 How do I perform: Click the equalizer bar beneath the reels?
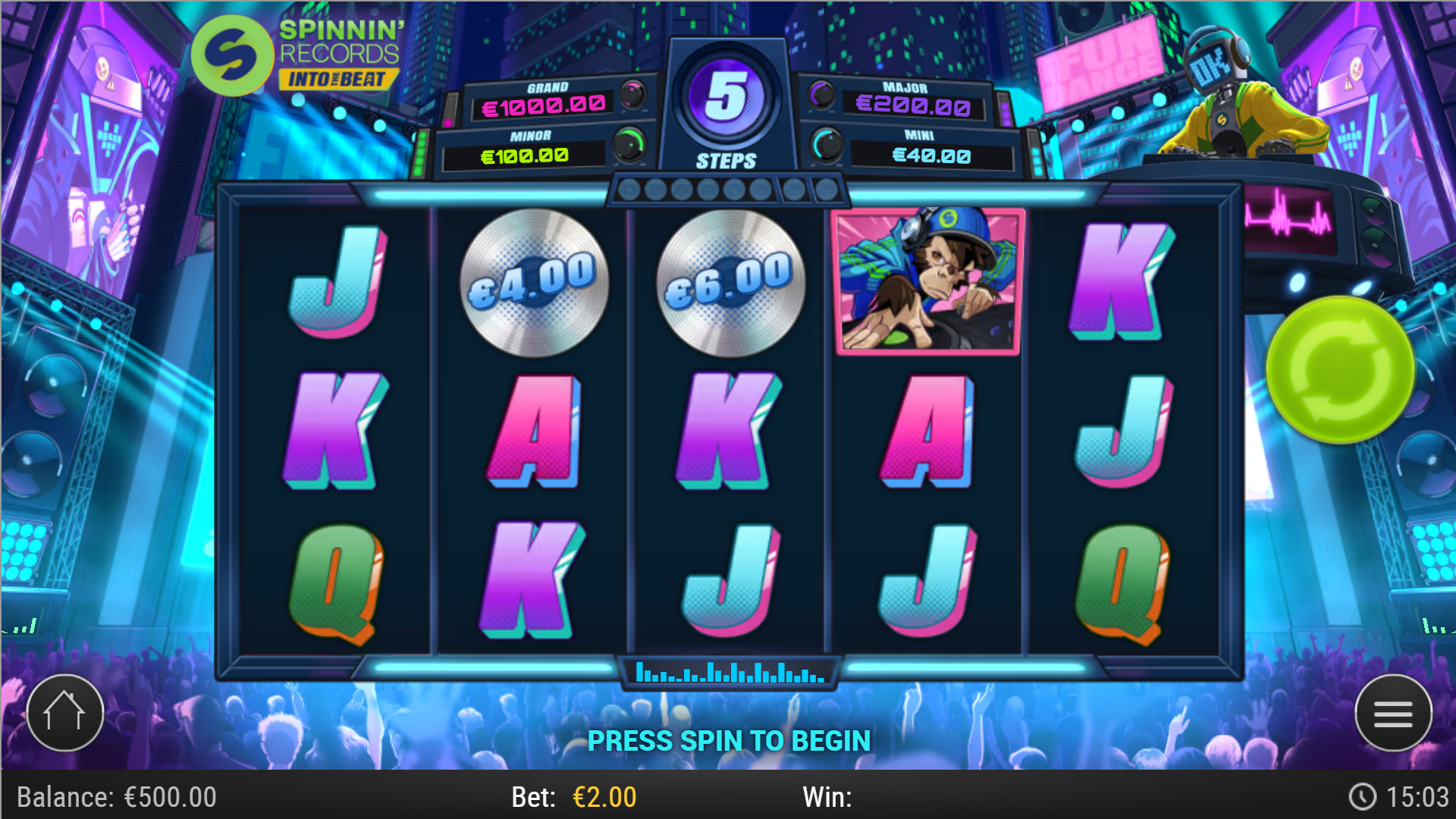726,670
